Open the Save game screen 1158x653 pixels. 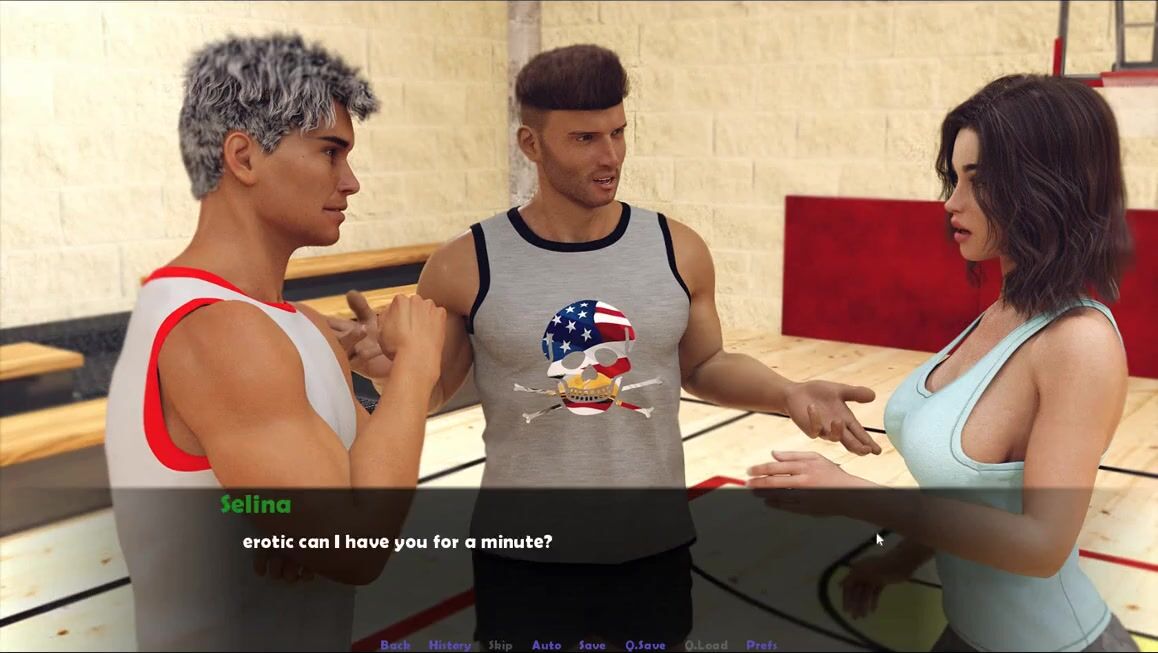(592, 645)
